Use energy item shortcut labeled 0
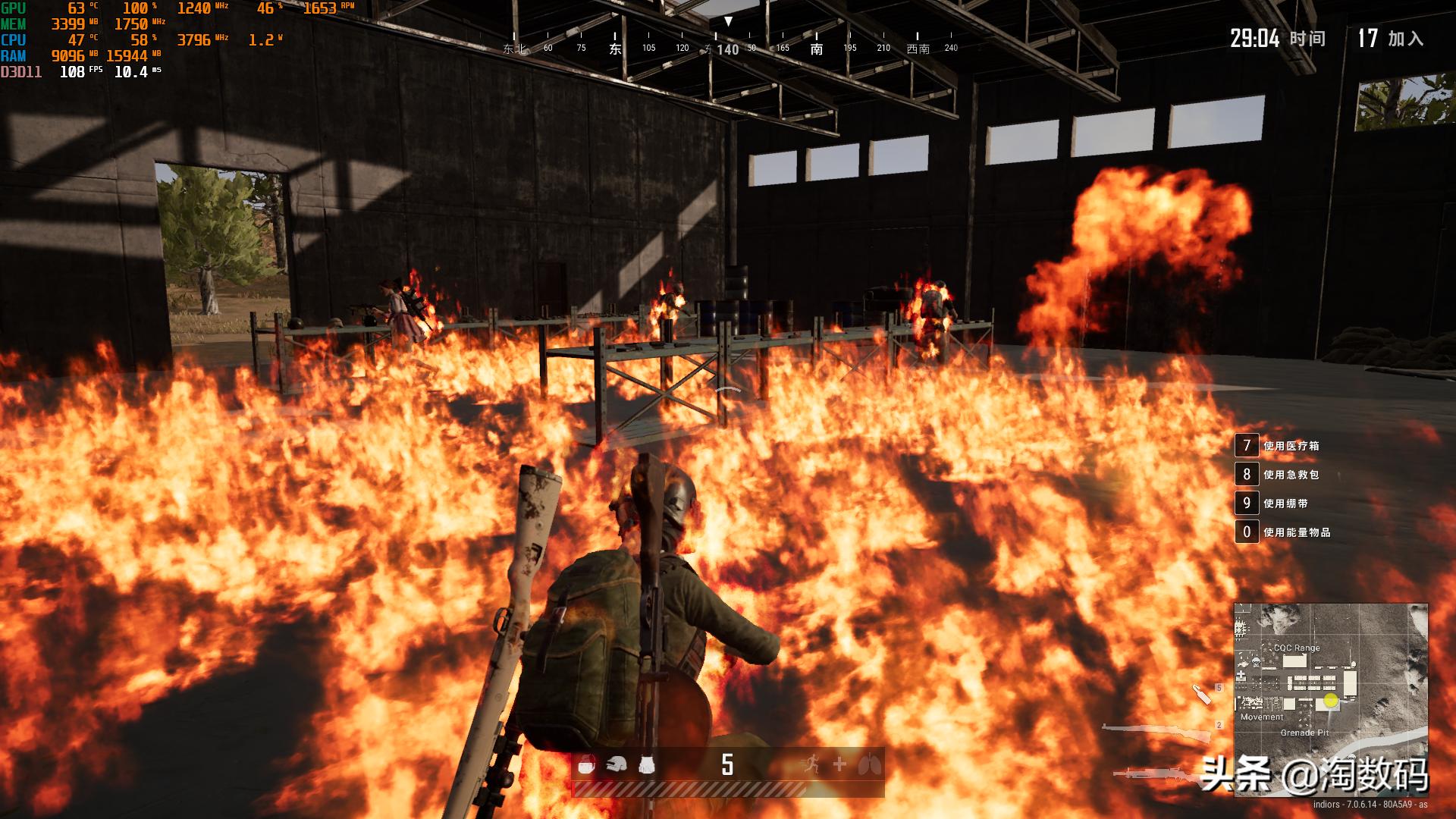This screenshot has height=819, width=1456. click(x=1246, y=532)
